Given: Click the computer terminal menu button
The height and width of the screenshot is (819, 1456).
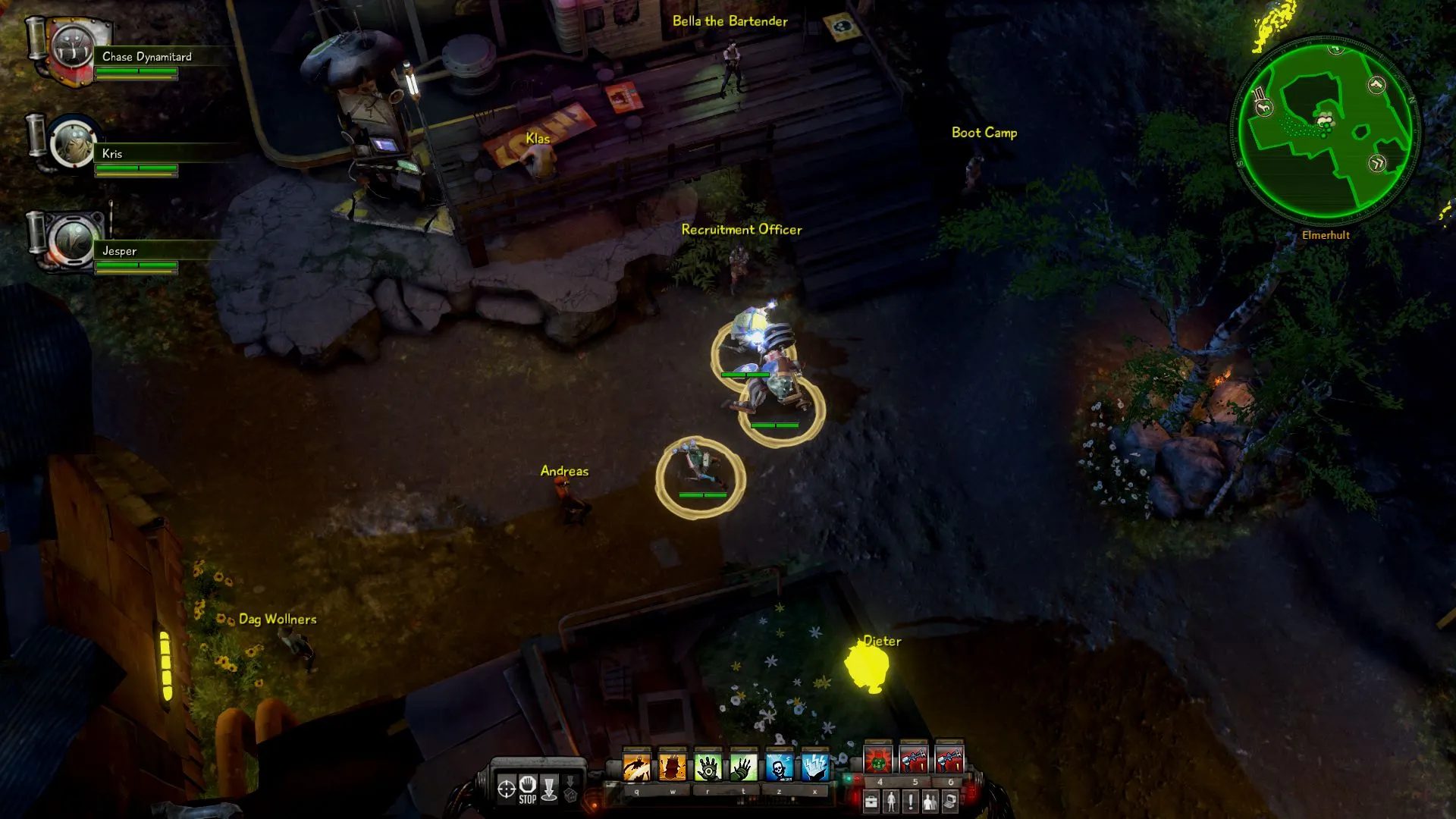Looking at the screenshot, I should pos(950,801).
